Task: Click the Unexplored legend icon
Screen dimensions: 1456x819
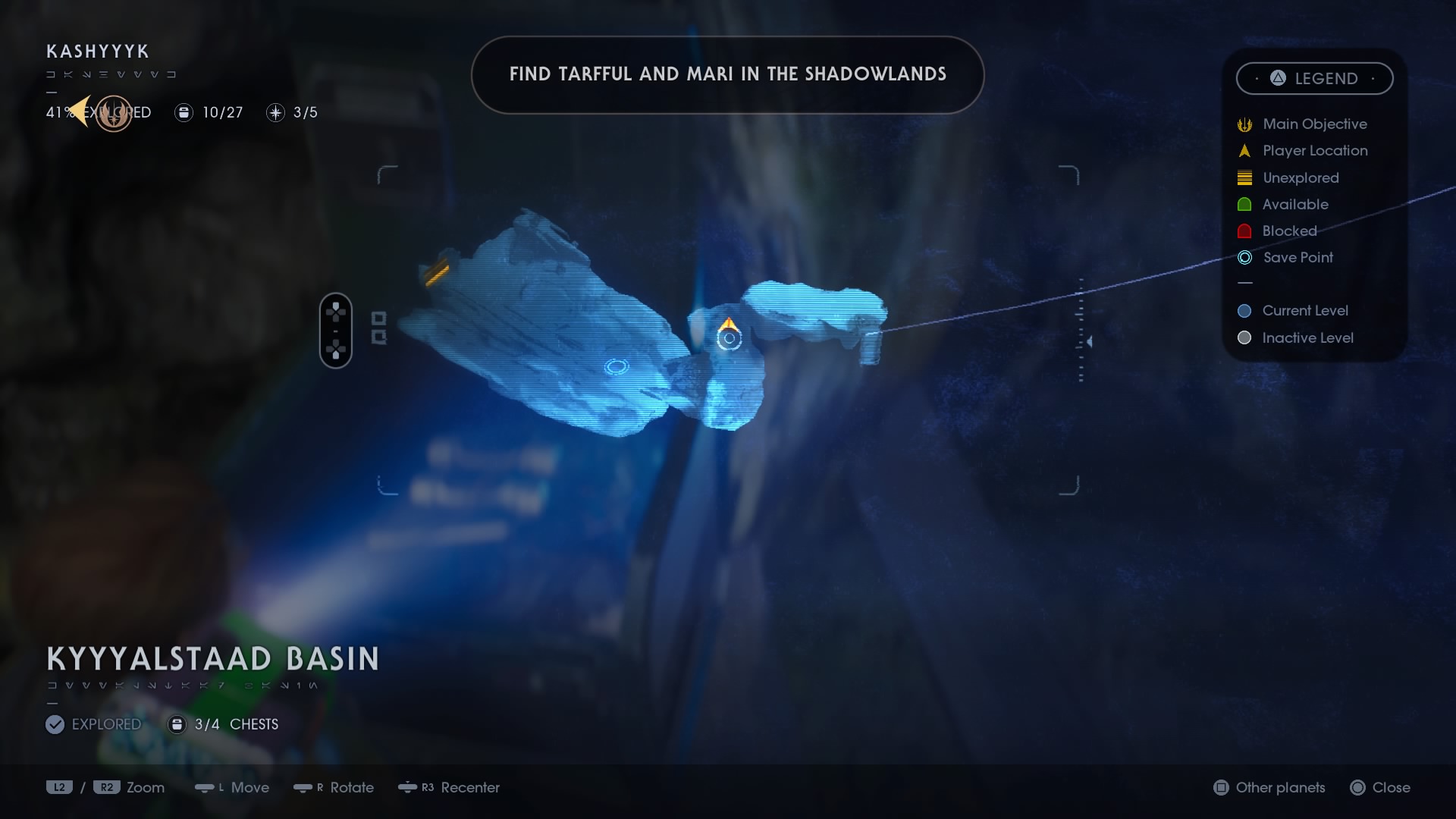Action: click(1245, 177)
